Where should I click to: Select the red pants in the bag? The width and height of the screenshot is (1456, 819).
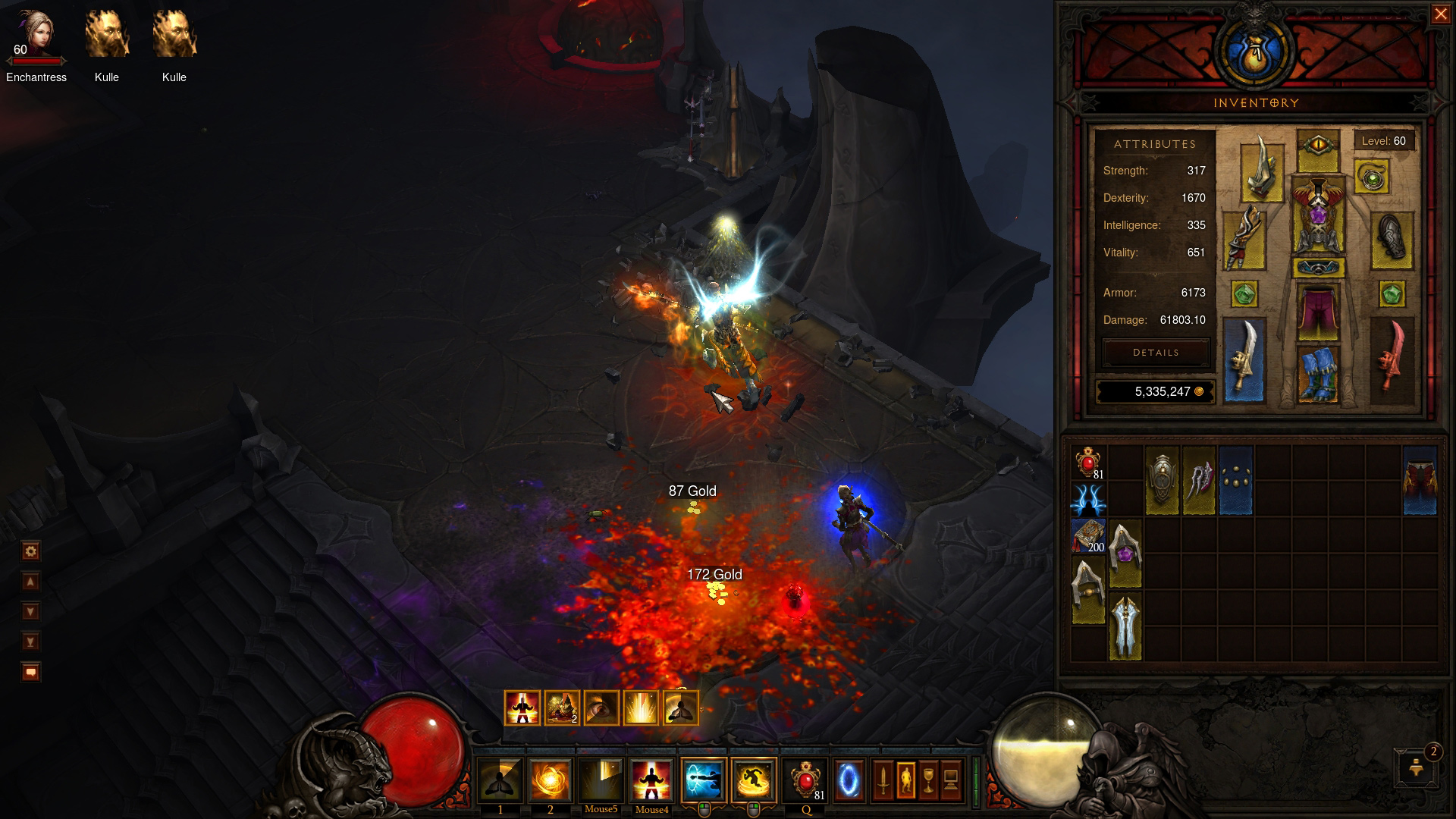click(x=1420, y=481)
